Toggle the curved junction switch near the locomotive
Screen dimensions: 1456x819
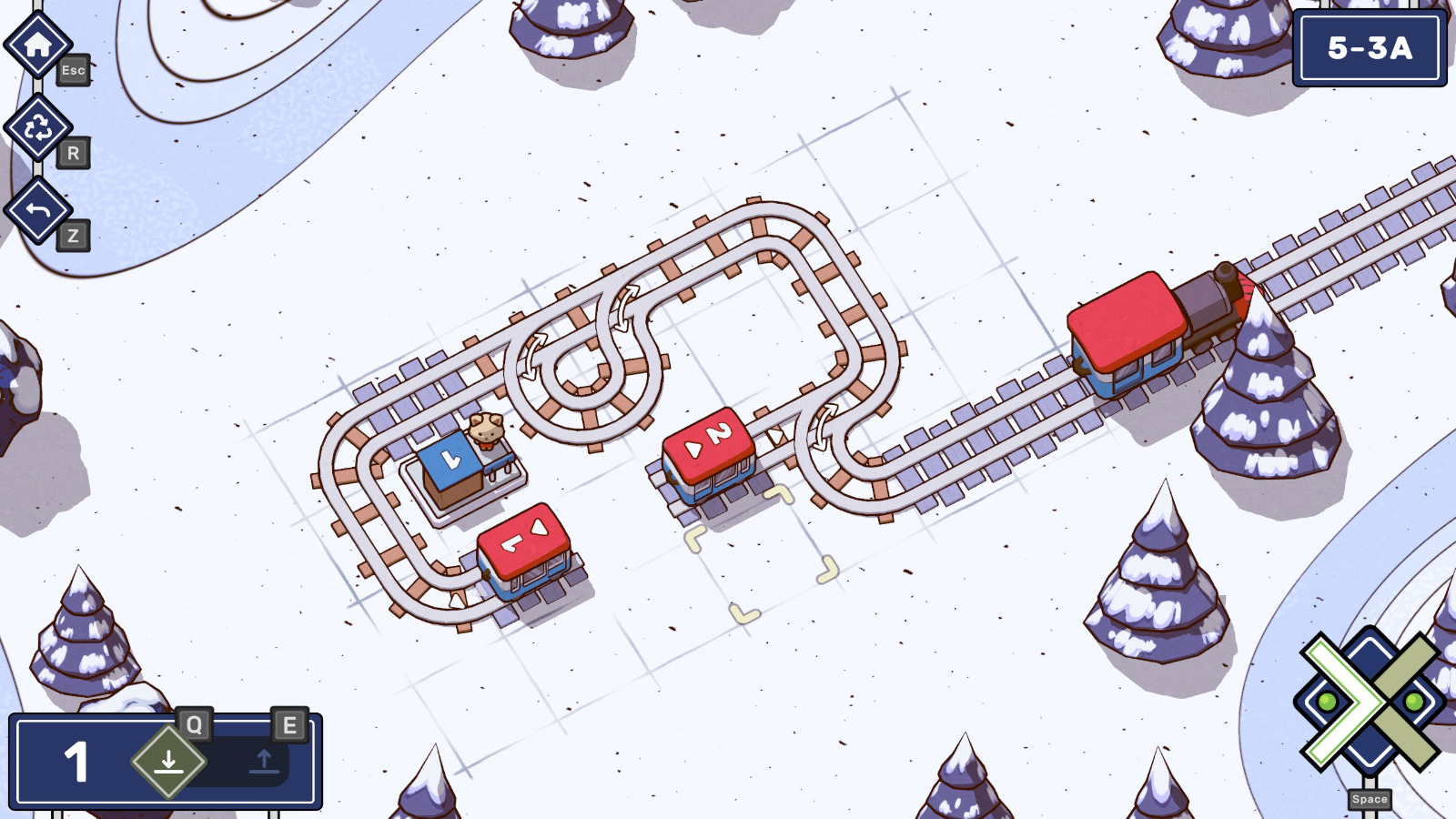point(824,428)
